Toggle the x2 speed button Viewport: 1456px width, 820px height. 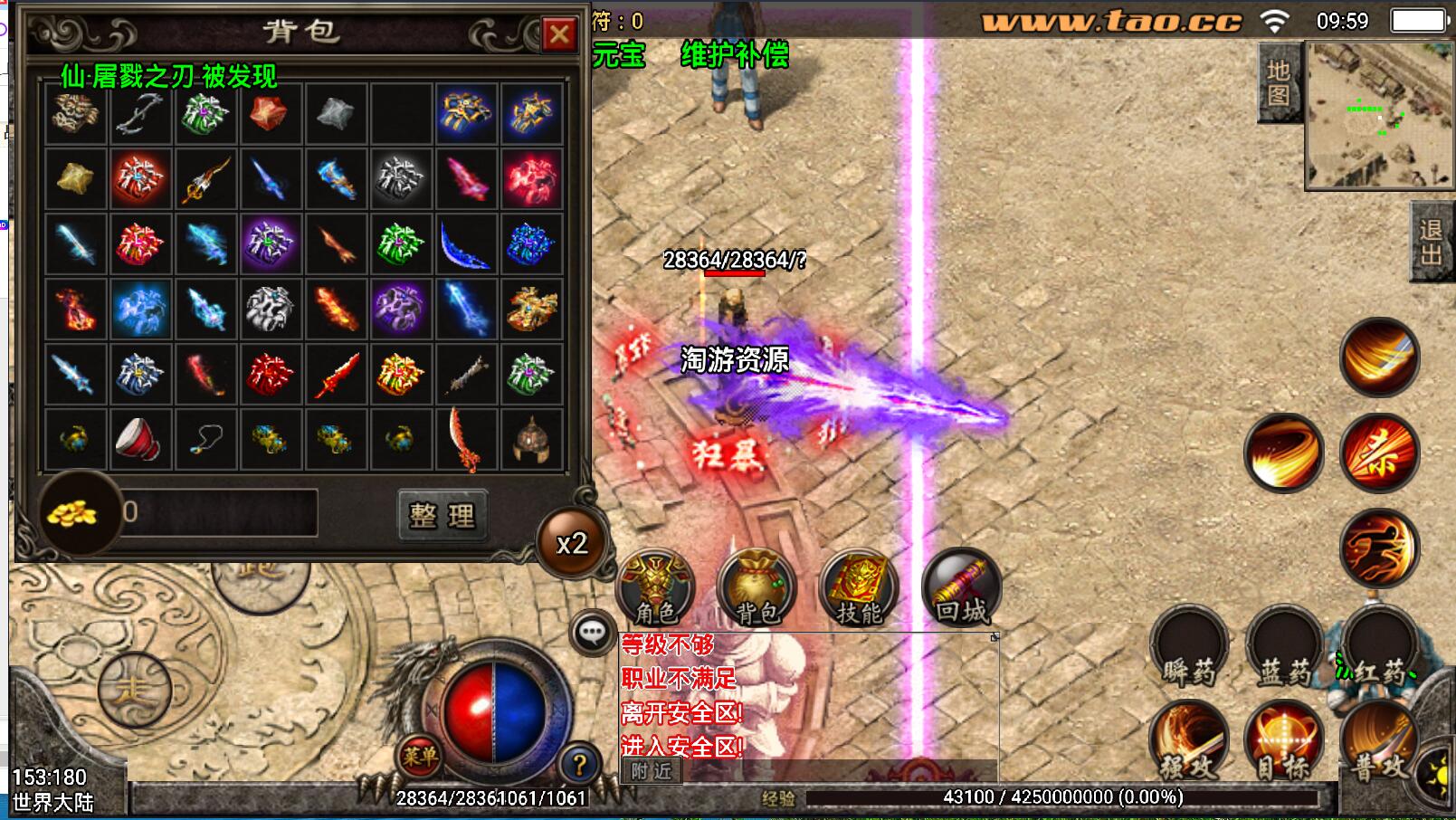pyautogui.click(x=572, y=543)
